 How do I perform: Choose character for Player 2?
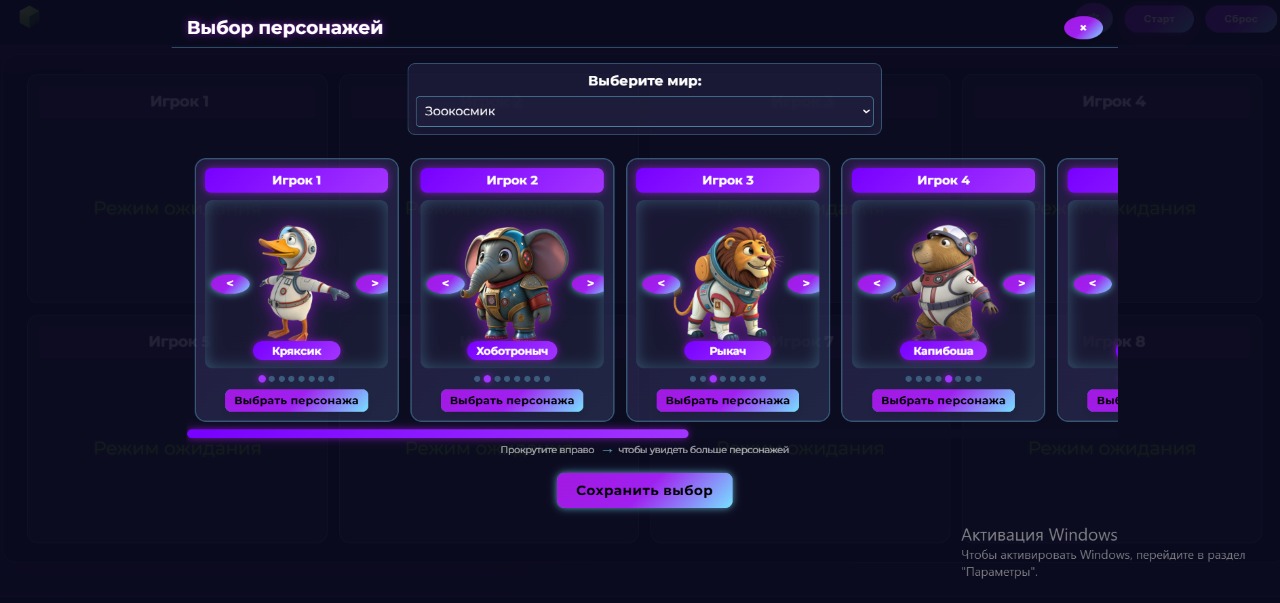512,401
